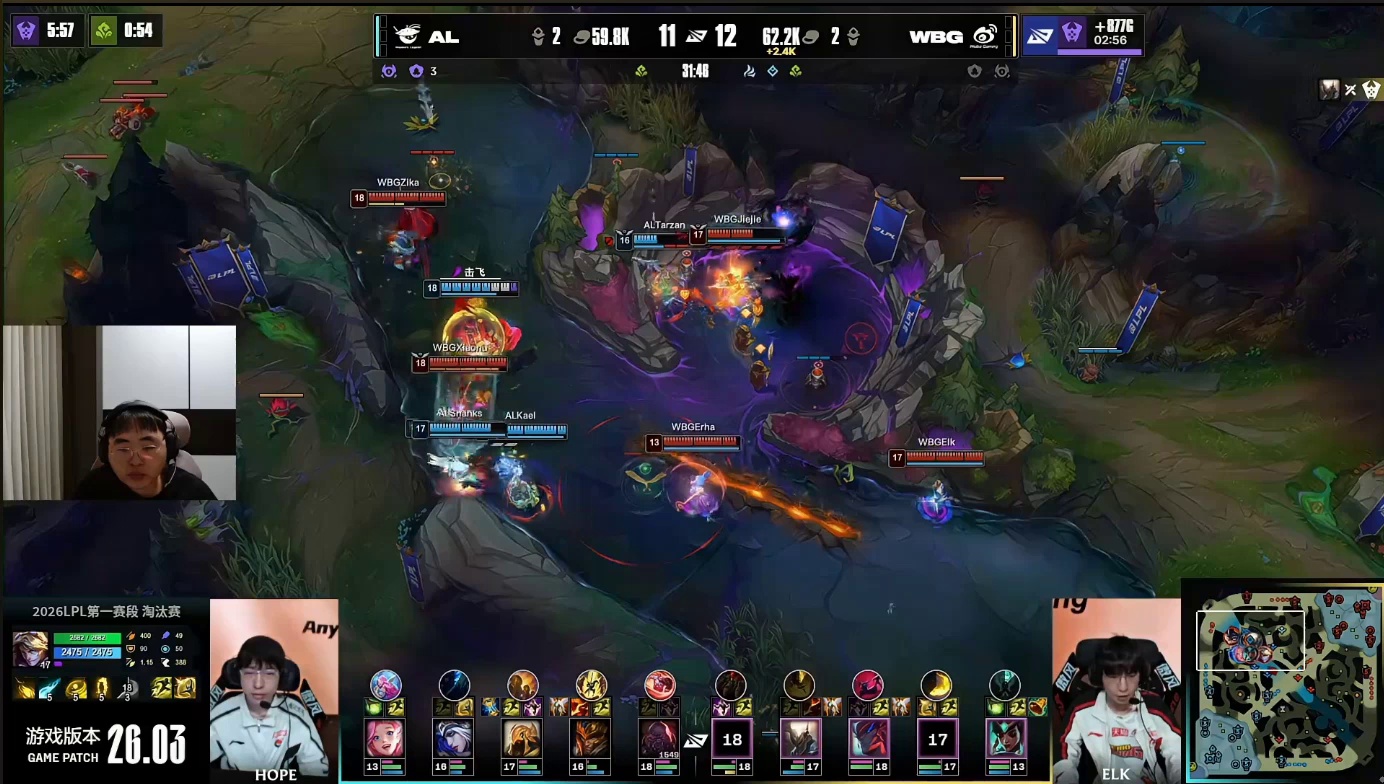Click the dragon timer icon showing 0:54
Viewport: 1384px width, 784px height.
pos(104,30)
